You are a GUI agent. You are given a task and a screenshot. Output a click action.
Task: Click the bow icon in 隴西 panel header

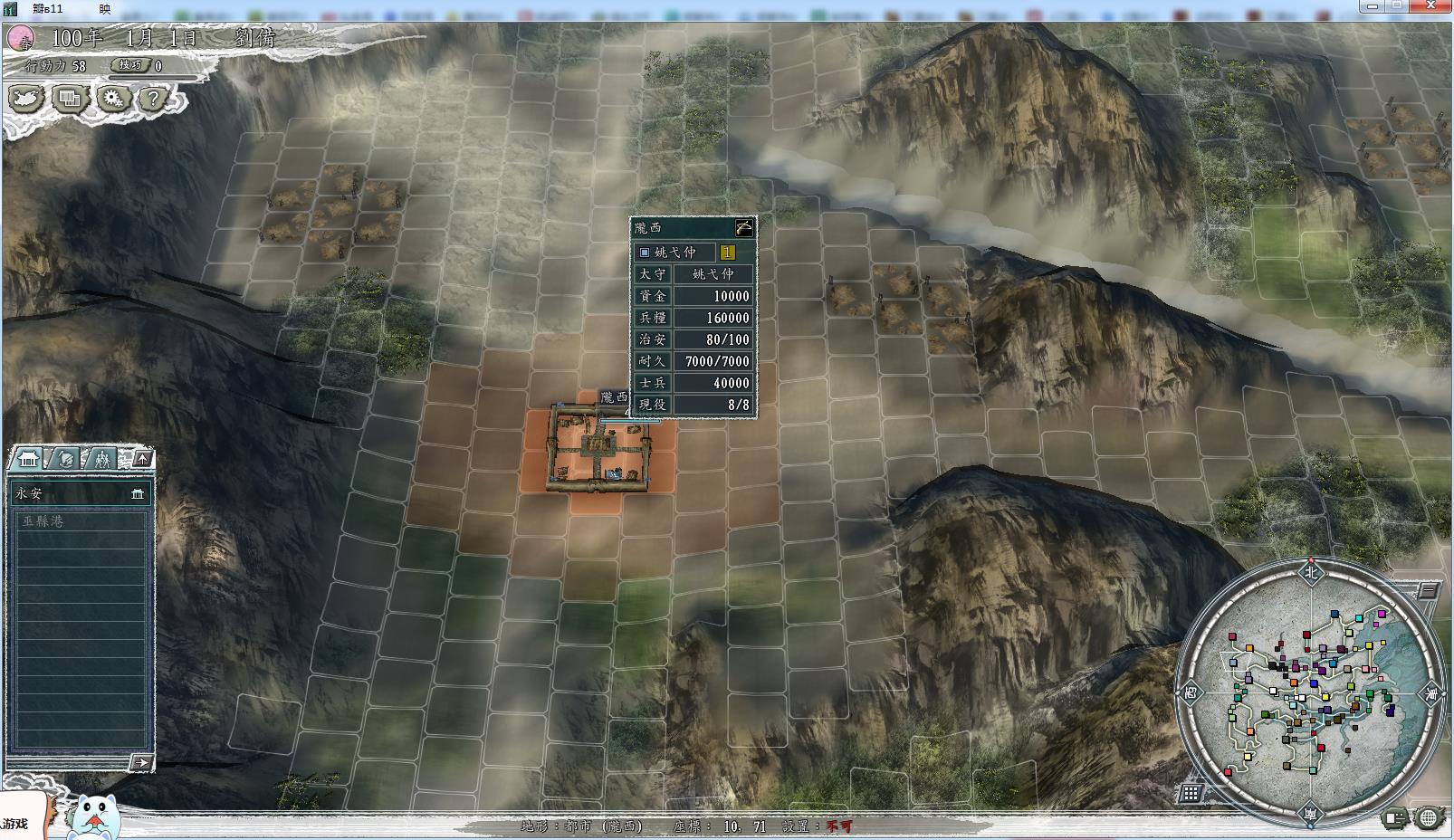(x=743, y=227)
